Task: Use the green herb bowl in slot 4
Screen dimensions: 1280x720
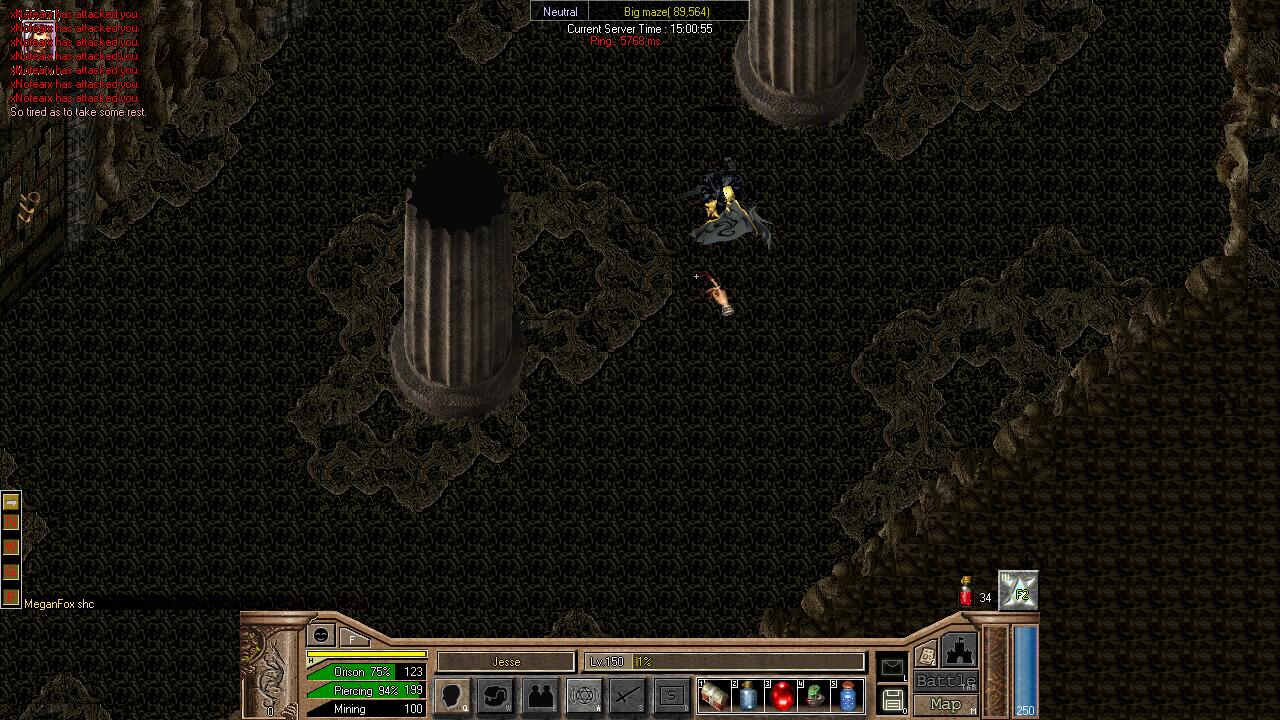Action: [815, 696]
